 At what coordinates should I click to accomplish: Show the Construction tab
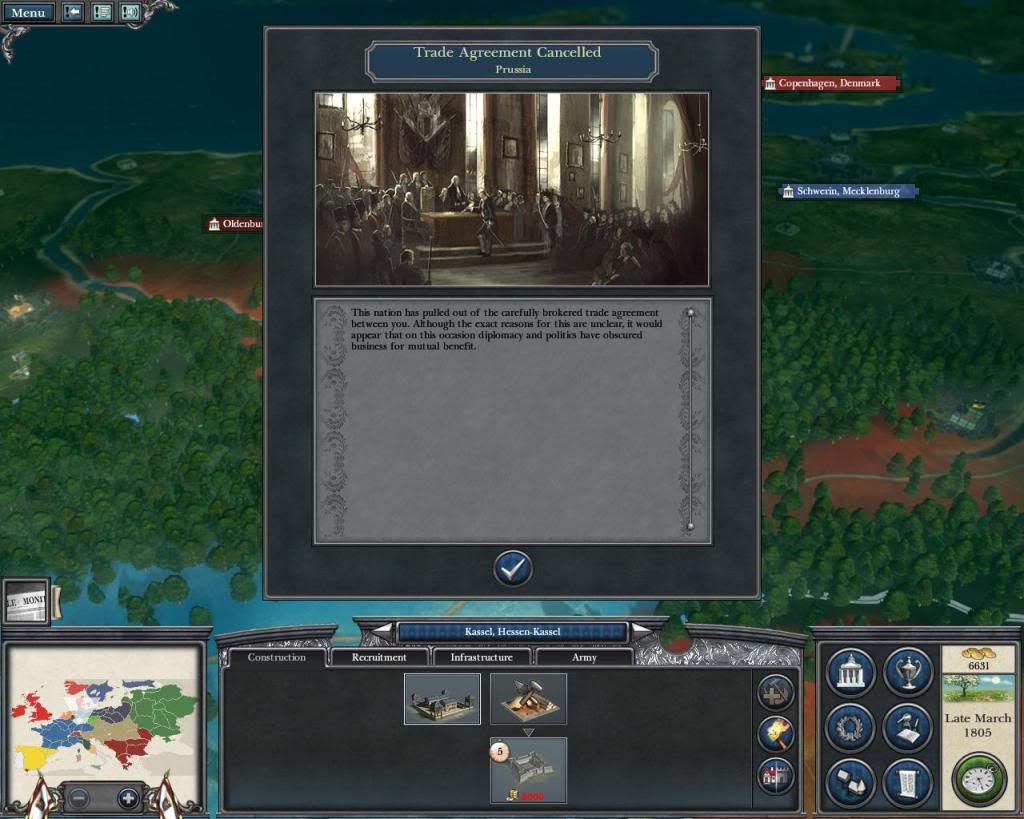(277, 657)
